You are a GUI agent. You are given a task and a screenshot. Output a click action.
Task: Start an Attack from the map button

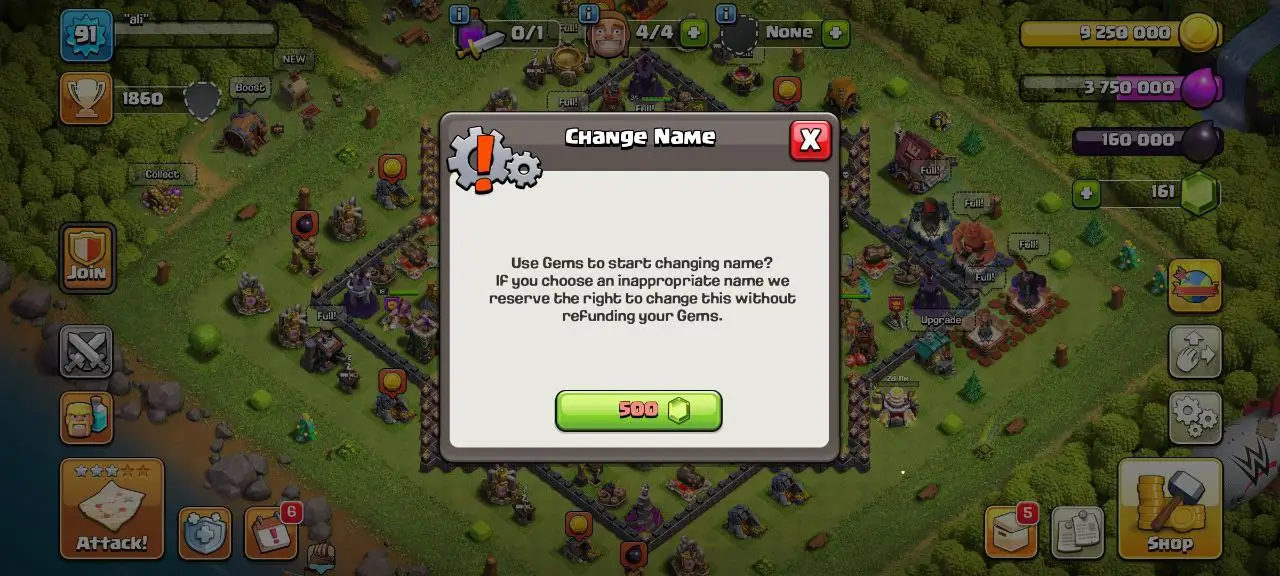[x=111, y=508]
